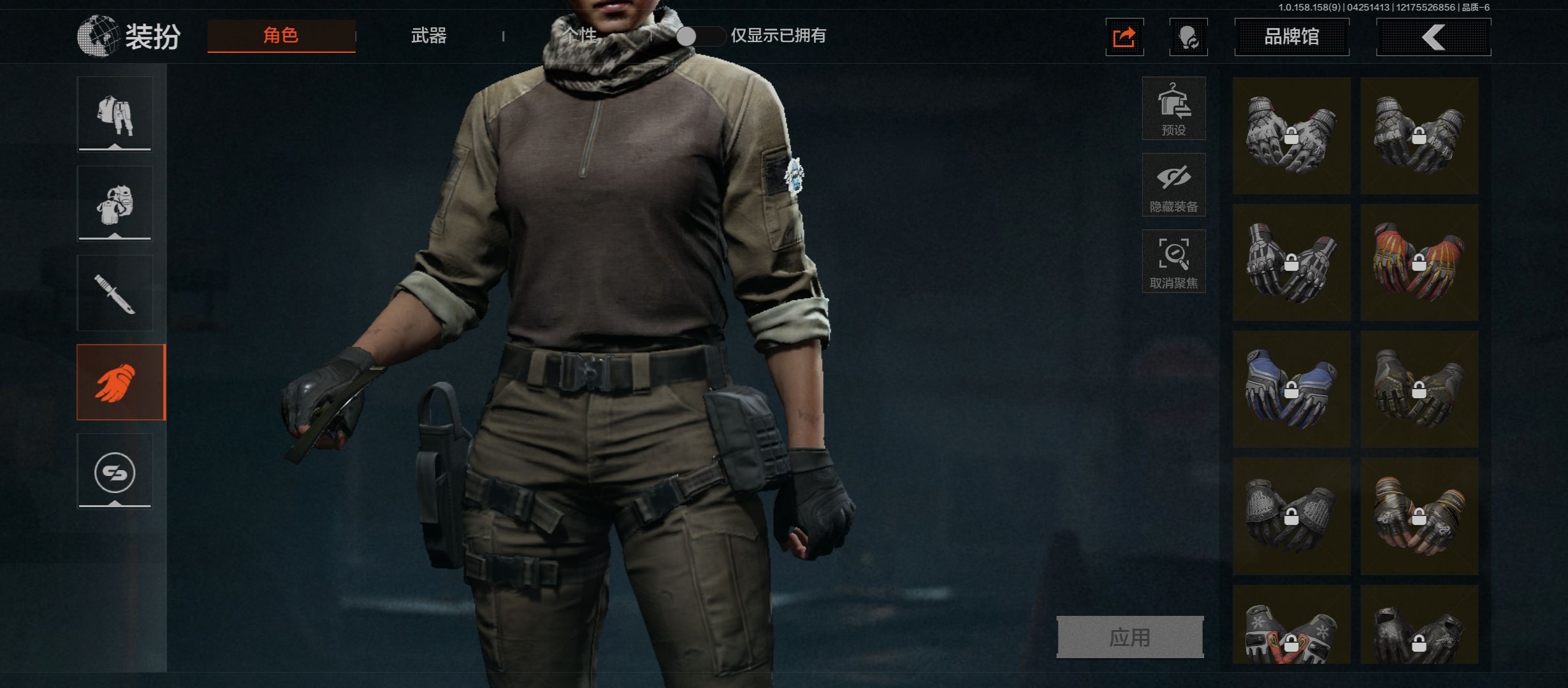Select the orange-cuffed fingerless gloves

click(1419, 516)
